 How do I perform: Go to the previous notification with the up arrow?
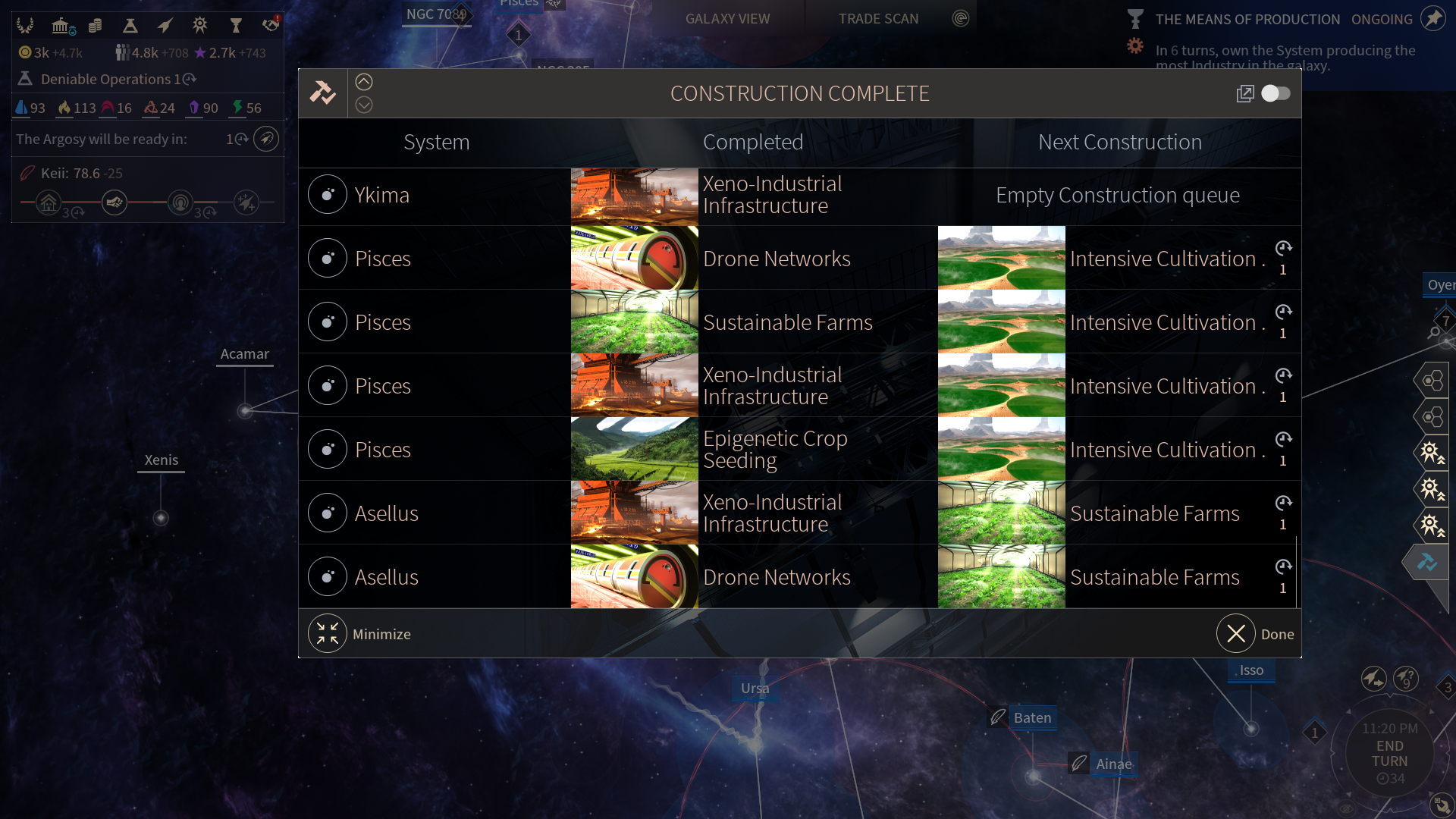point(364,82)
